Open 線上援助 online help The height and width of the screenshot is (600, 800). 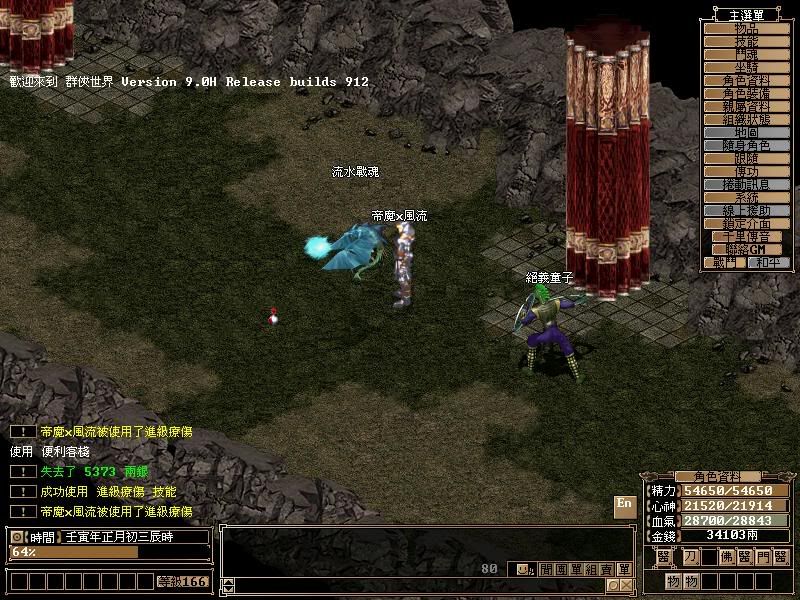pyautogui.click(x=746, y=211)
